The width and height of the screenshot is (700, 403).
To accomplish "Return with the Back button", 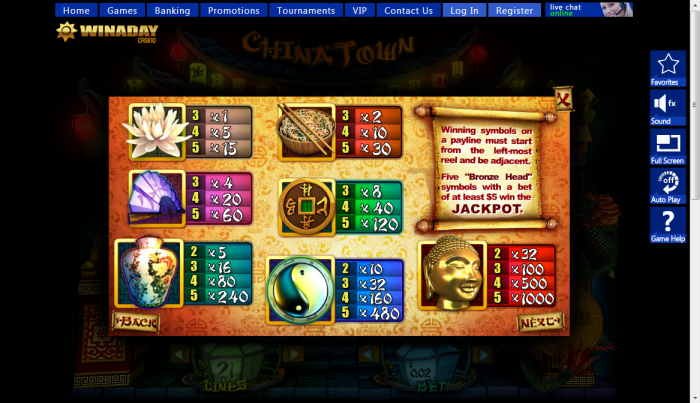I will tap(136, 322).
